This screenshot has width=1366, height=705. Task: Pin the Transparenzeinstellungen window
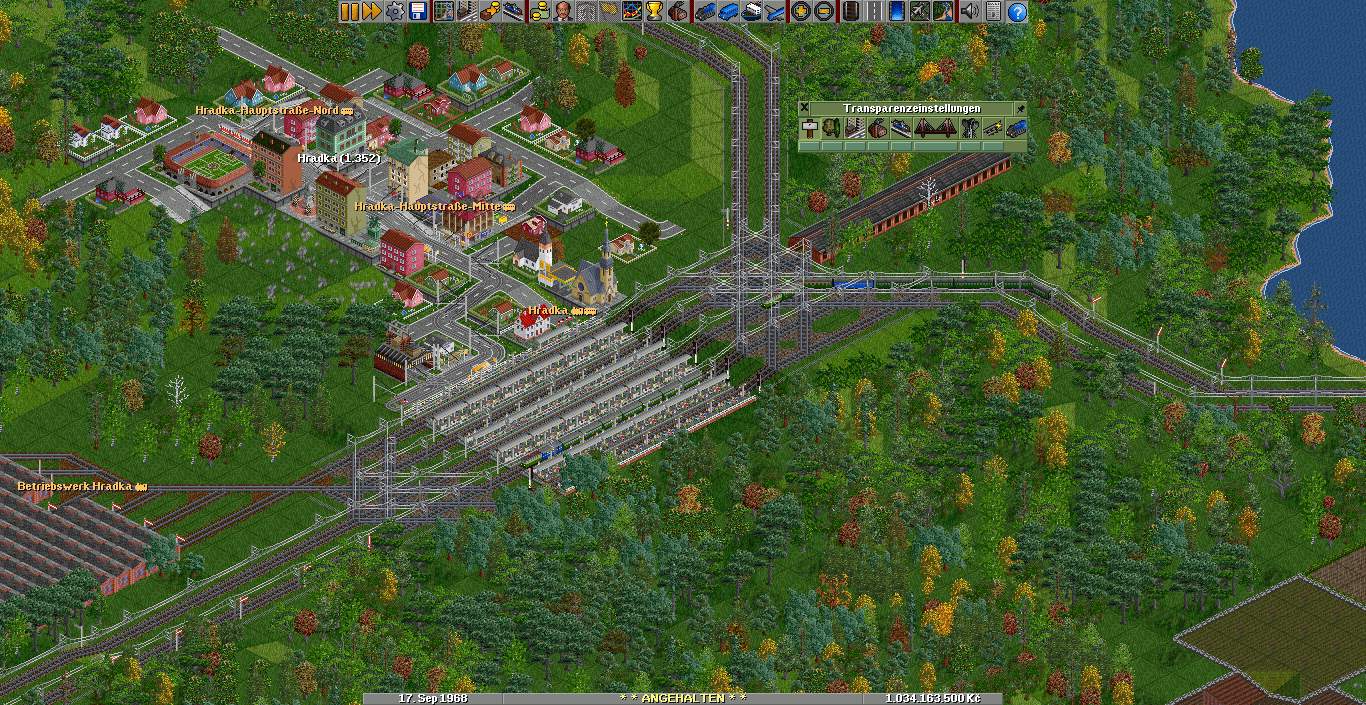(1020, 108)
